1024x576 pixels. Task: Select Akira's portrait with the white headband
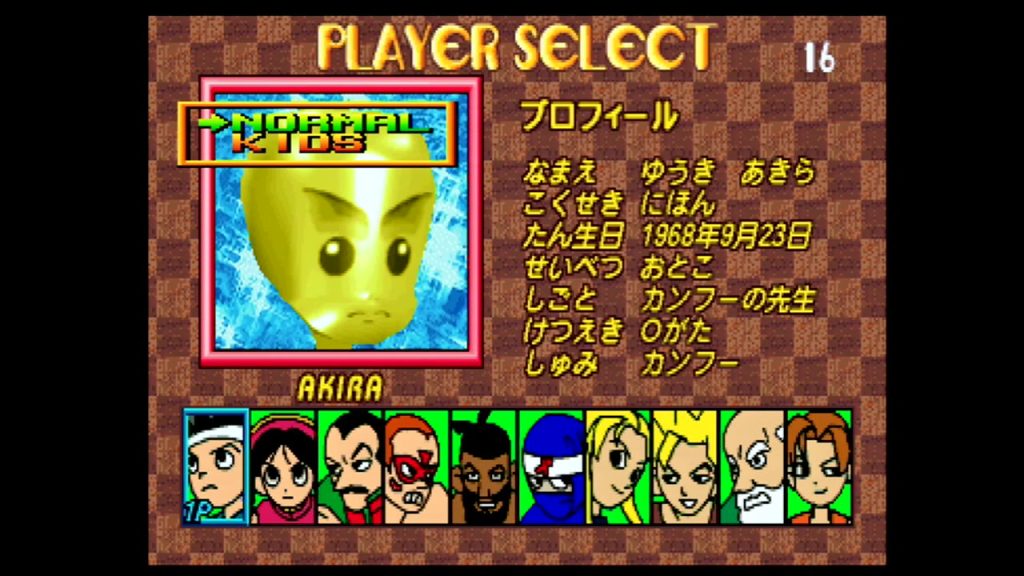pos(216,466)
